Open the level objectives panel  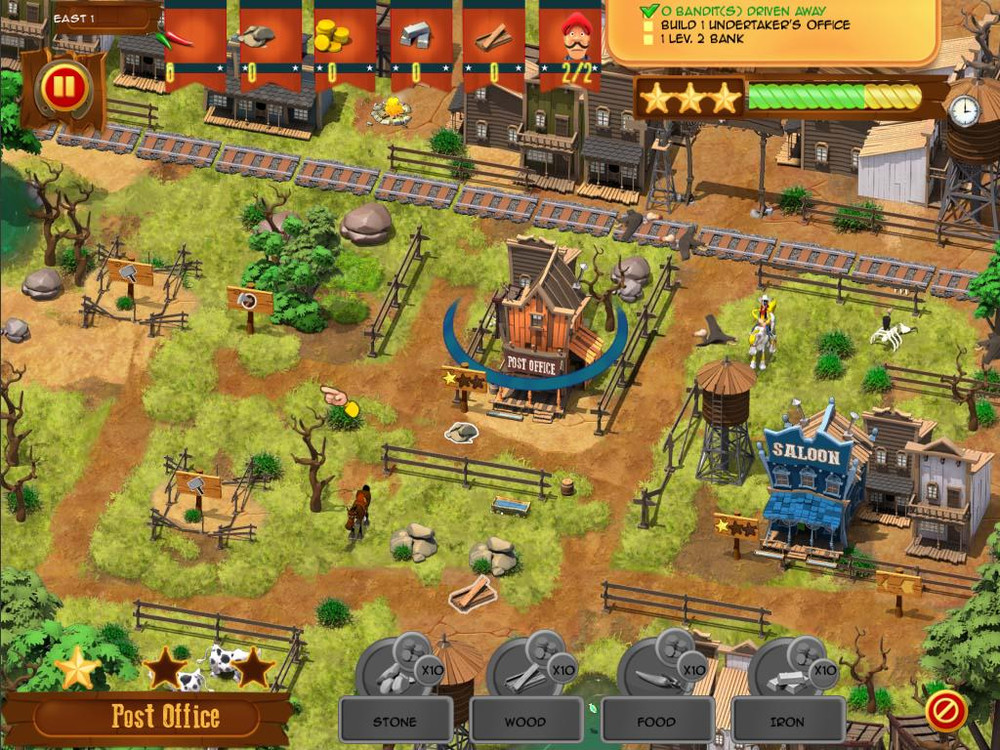(x=772, y=30)
